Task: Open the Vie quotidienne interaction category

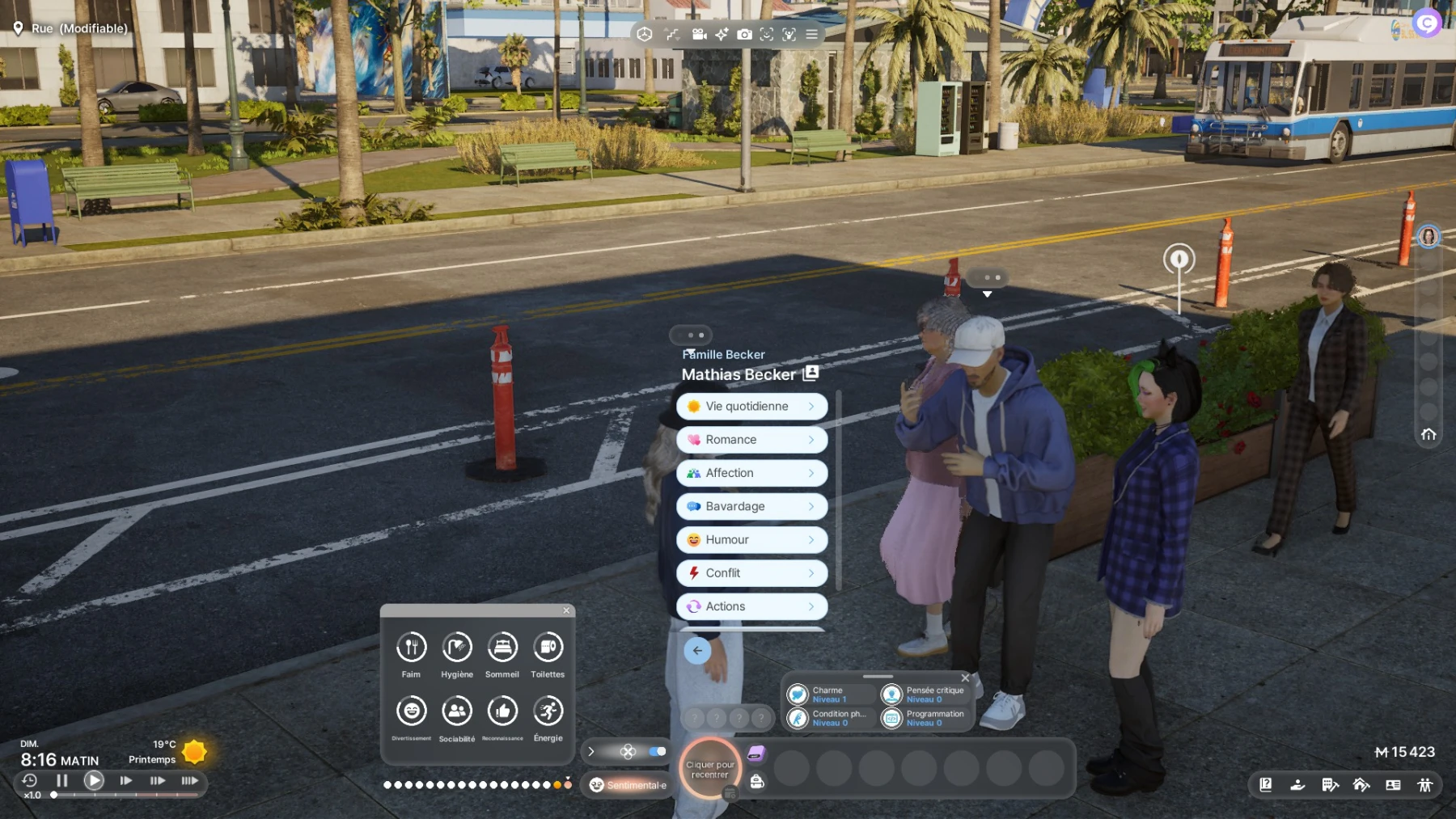Action: (x=751, y=407)
